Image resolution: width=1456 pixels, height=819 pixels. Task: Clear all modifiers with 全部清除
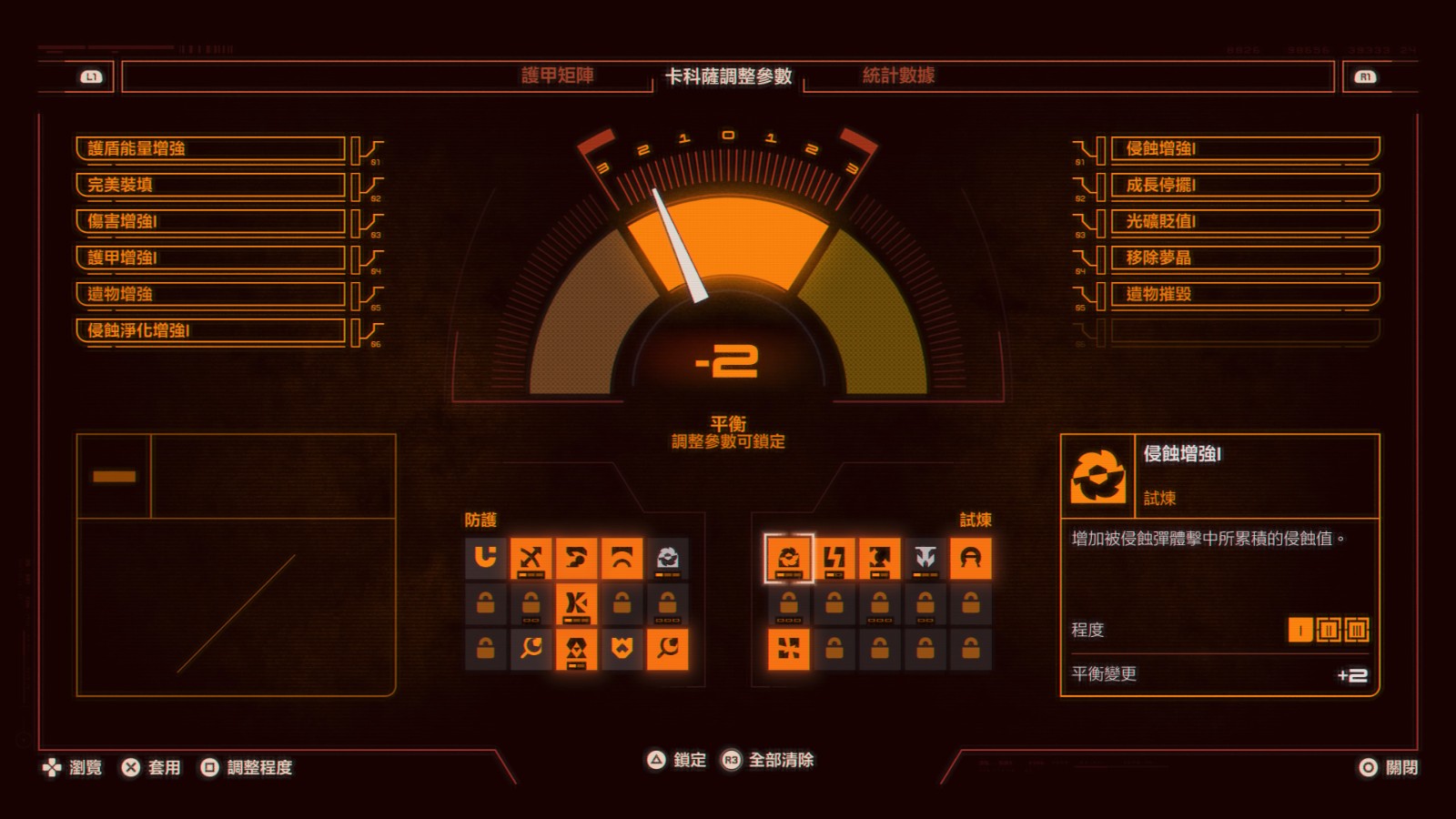769,760
